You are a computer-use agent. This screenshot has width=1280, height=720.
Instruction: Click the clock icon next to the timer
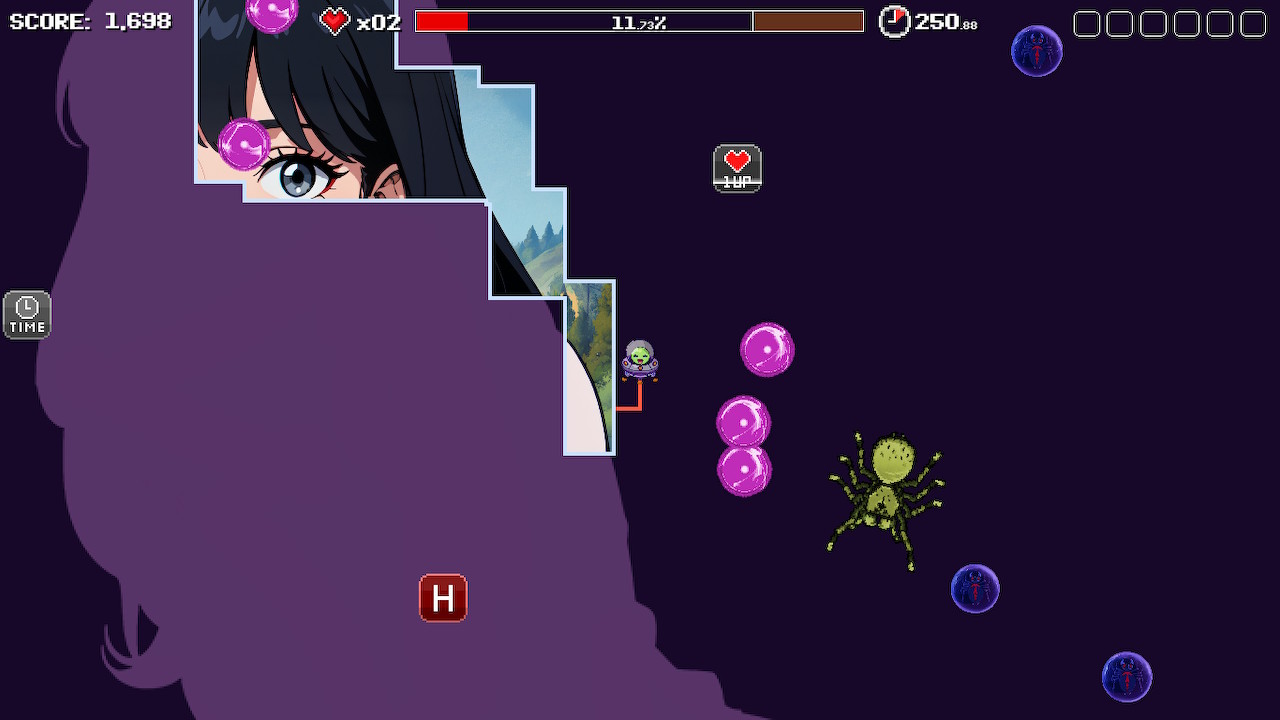click(894, 20)
